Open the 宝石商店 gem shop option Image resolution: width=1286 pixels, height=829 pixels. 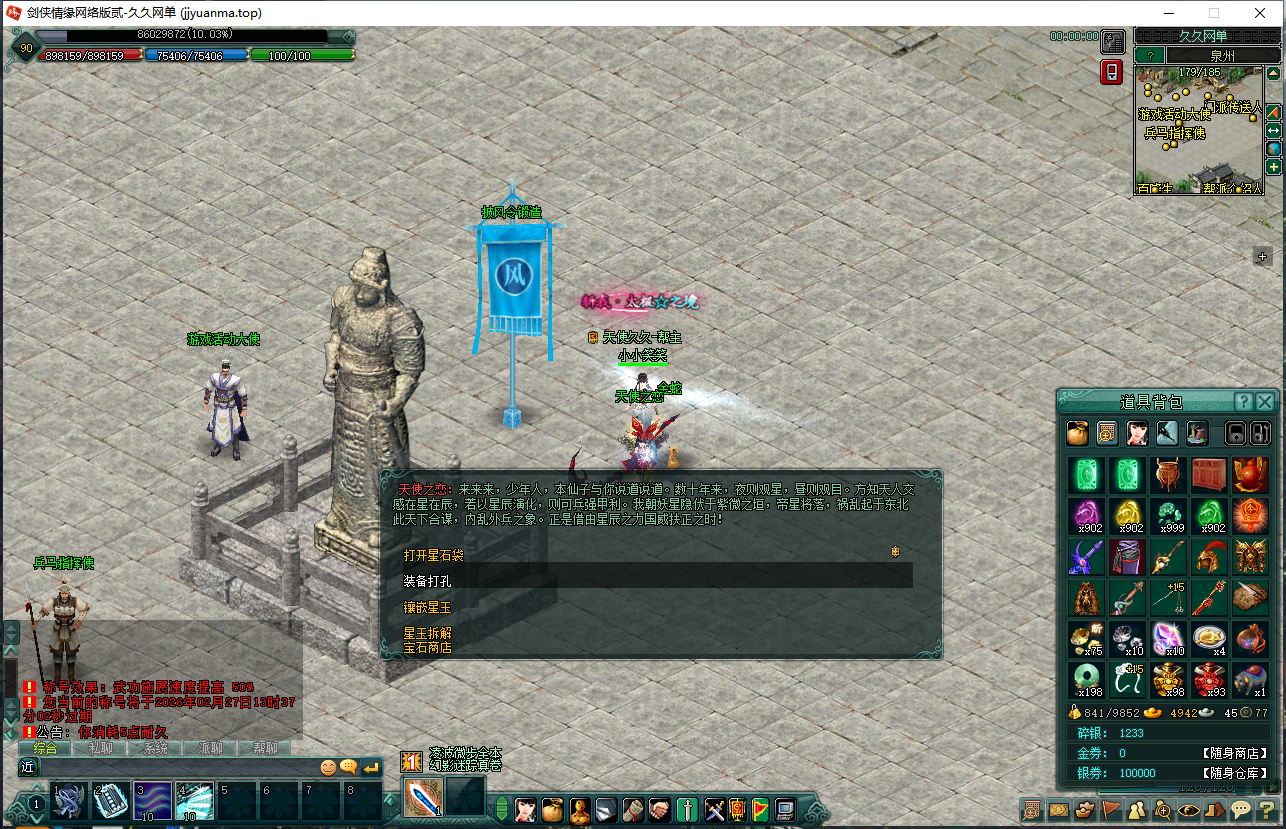427,647
